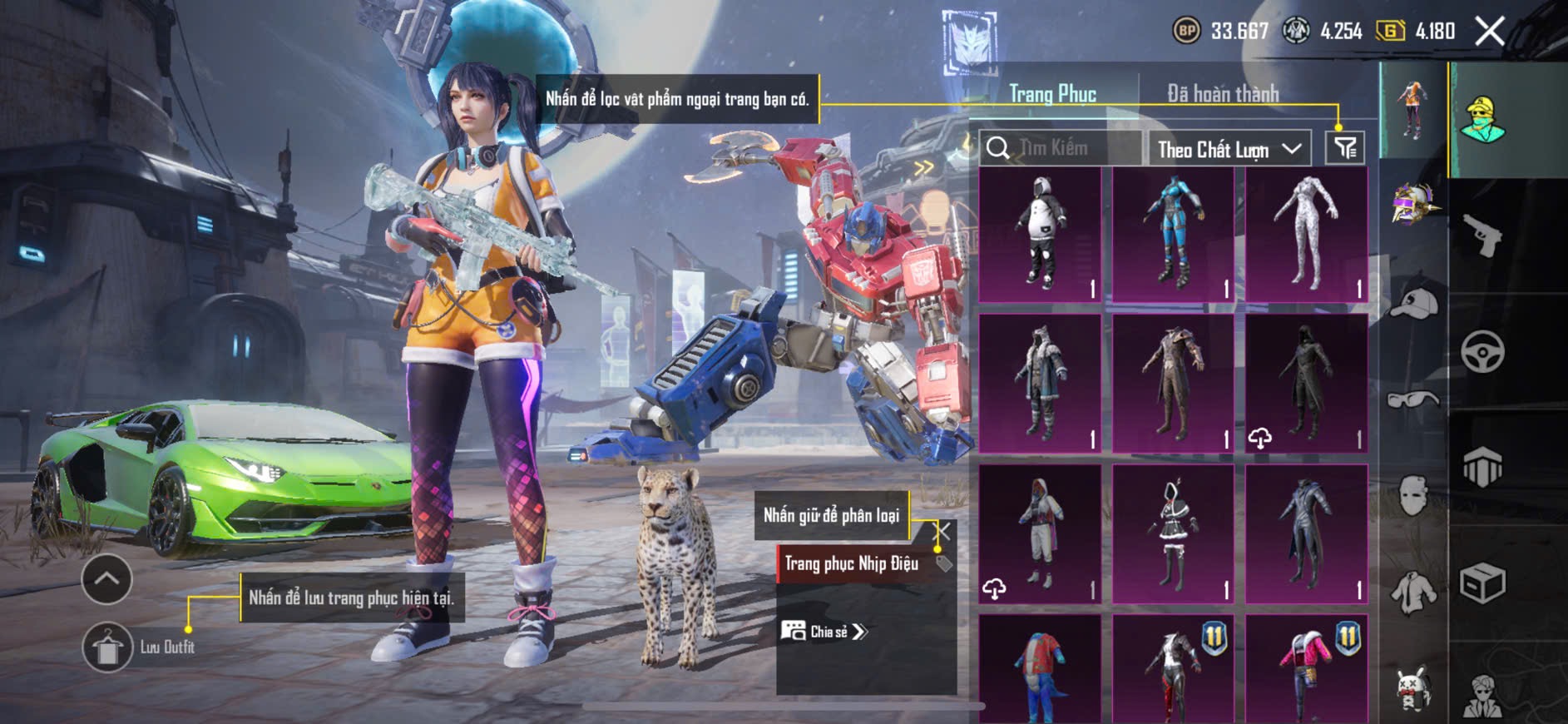Share the outfit via Chia sẻ

[824, 632]
